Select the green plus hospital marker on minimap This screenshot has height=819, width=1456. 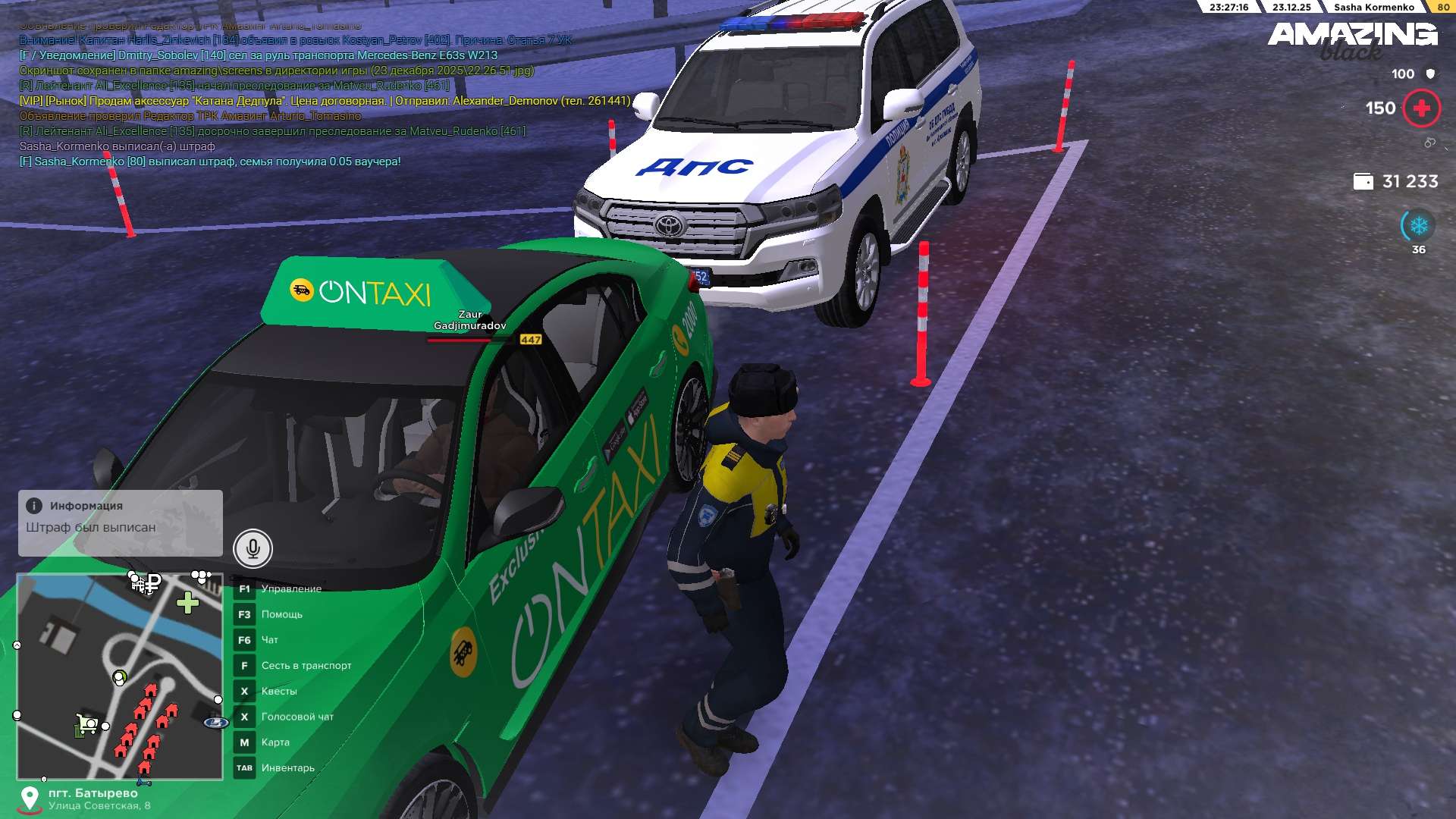click(187, 603)
